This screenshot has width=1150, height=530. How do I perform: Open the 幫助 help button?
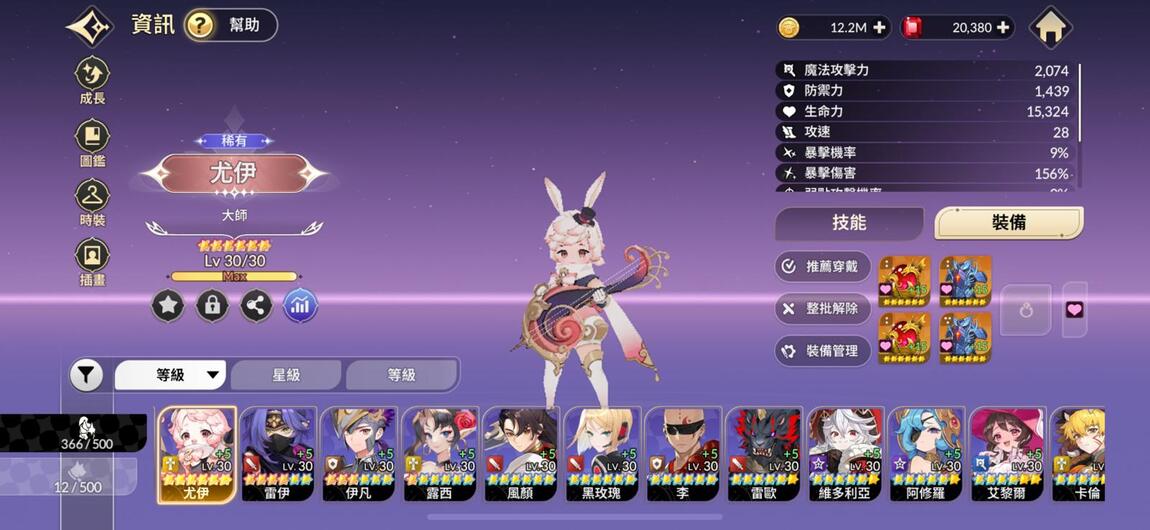pos(231,25)
